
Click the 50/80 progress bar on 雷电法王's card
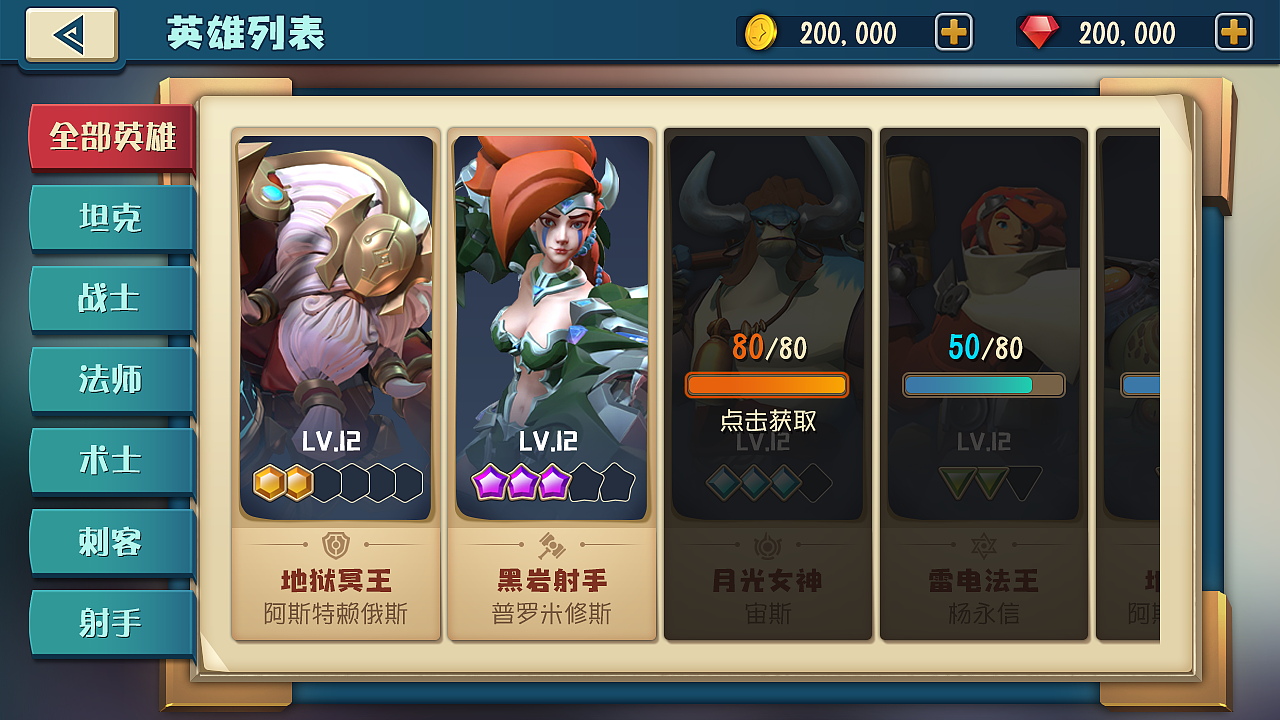[983, 383]
